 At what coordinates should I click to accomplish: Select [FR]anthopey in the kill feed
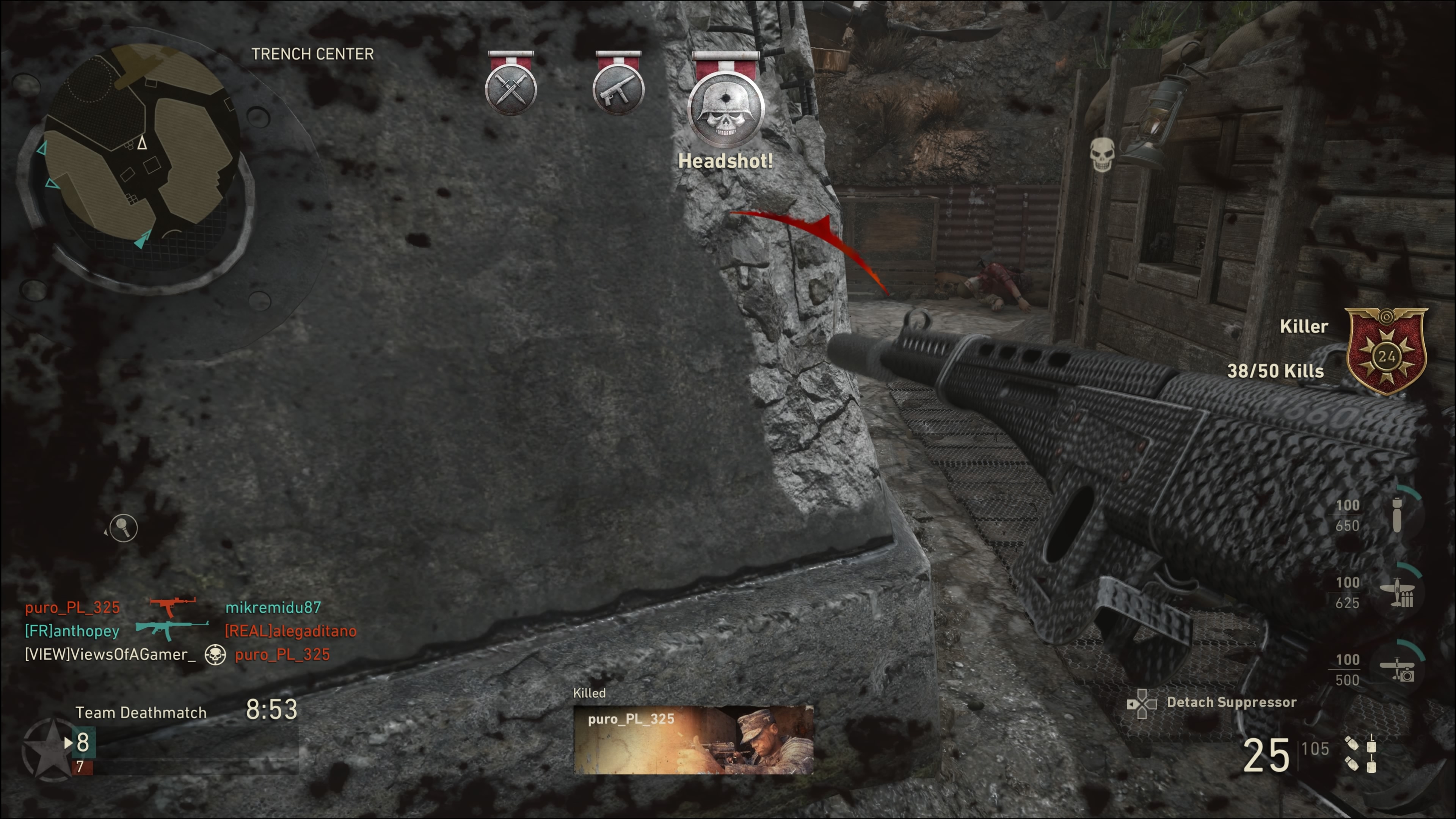72,631
